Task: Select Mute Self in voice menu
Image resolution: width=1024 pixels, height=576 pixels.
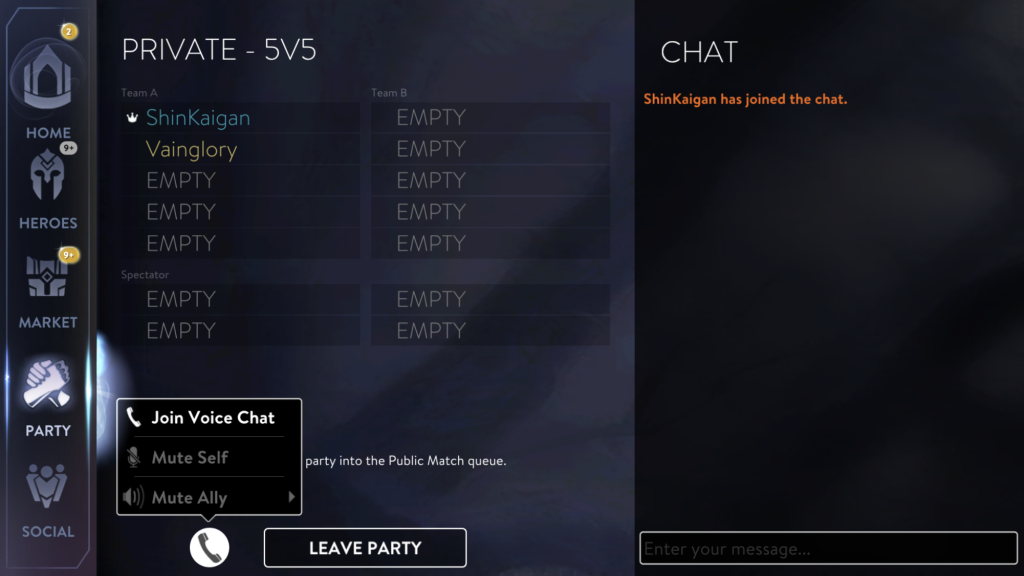Action: [190, 458]
